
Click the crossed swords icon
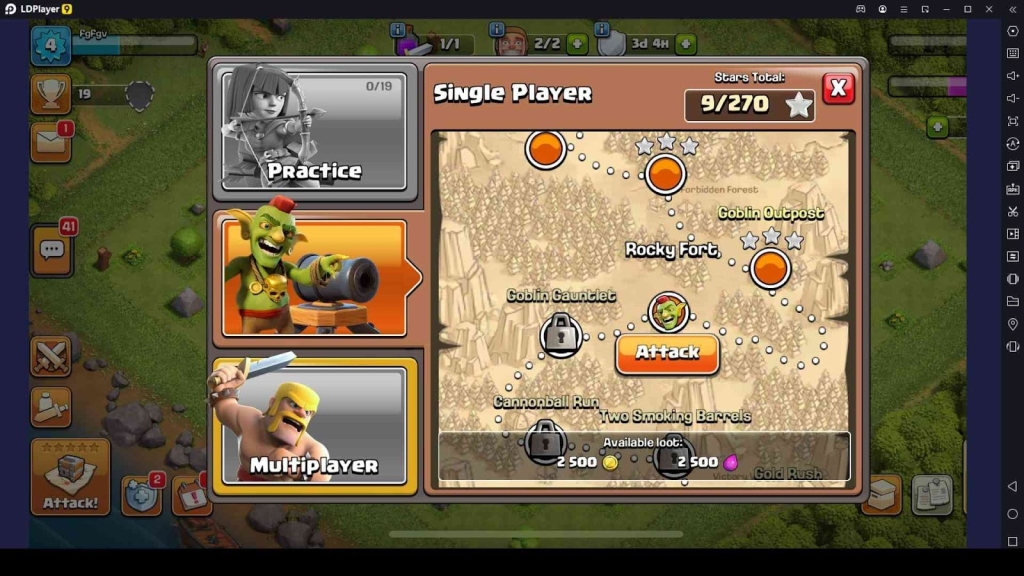[x=51, y=357]
